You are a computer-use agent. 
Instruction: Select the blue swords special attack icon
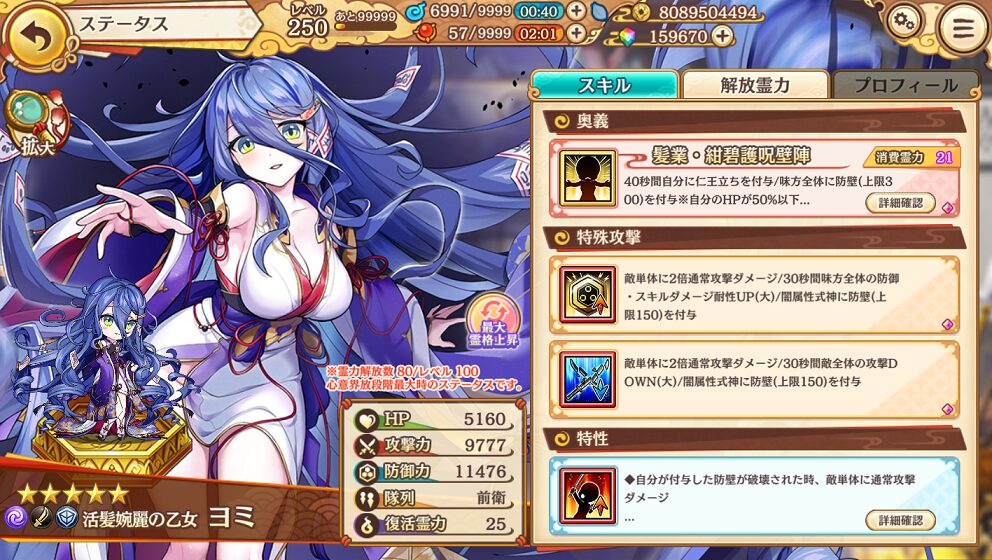point(588,378)
